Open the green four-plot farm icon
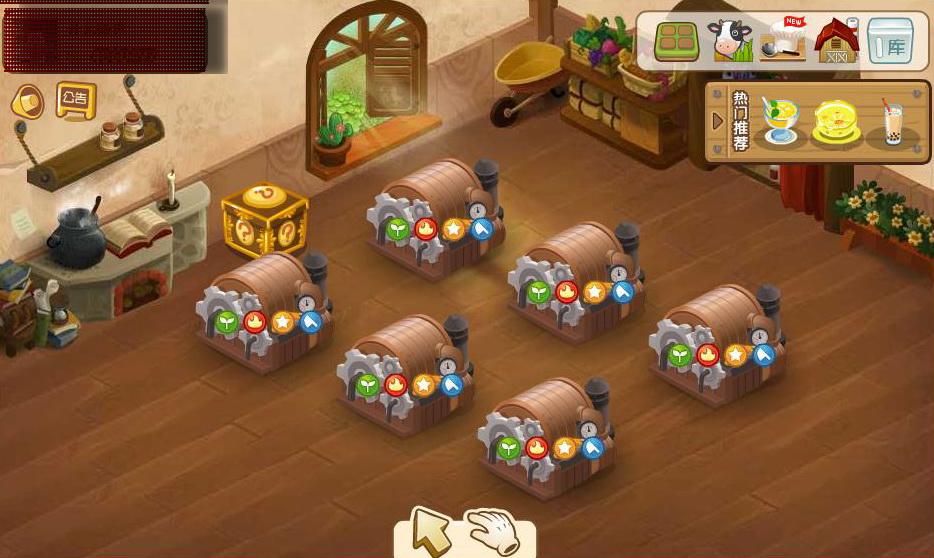 click(676, 41)
